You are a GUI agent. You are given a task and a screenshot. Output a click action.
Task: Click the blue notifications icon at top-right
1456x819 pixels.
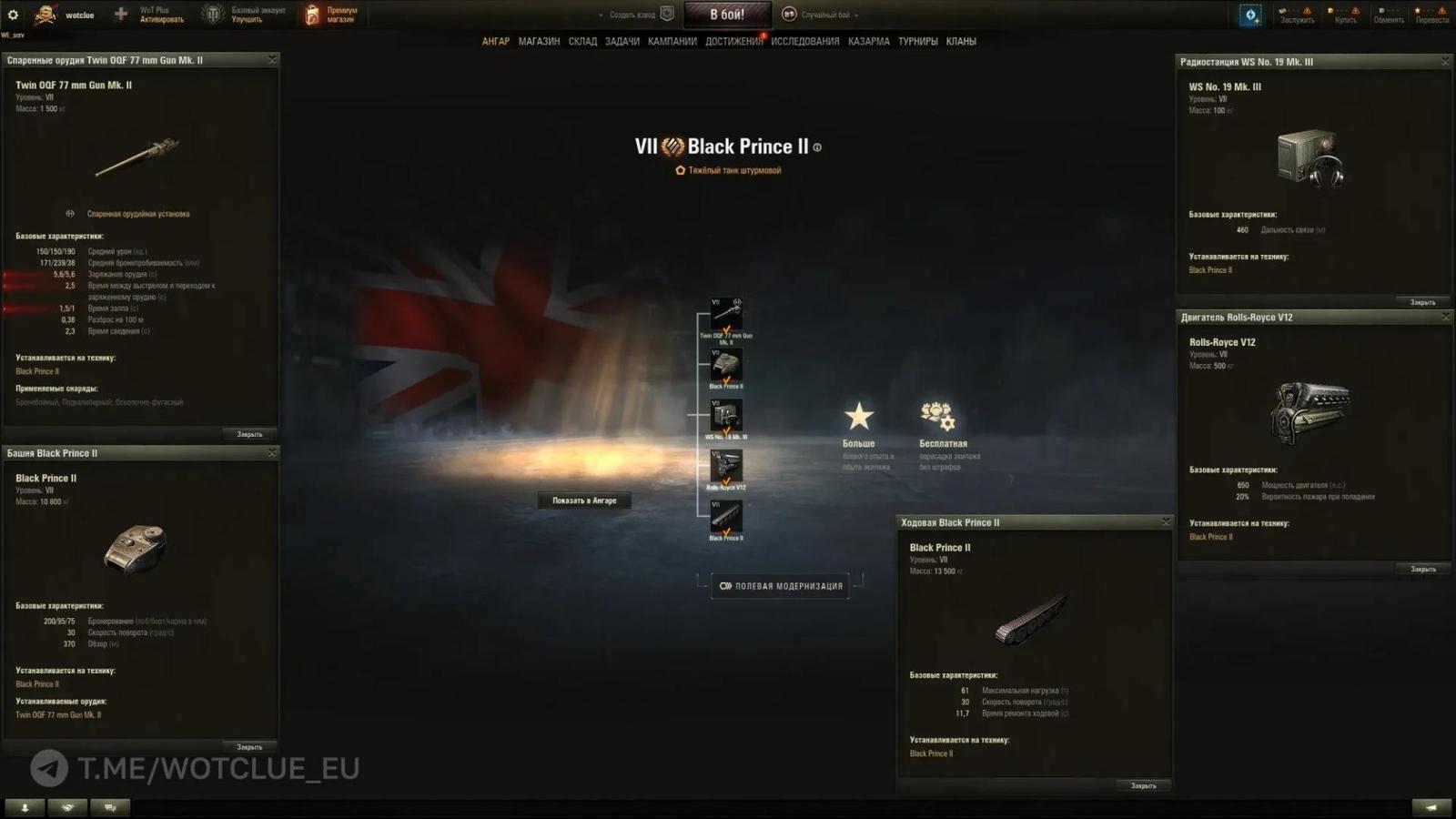1249,13
